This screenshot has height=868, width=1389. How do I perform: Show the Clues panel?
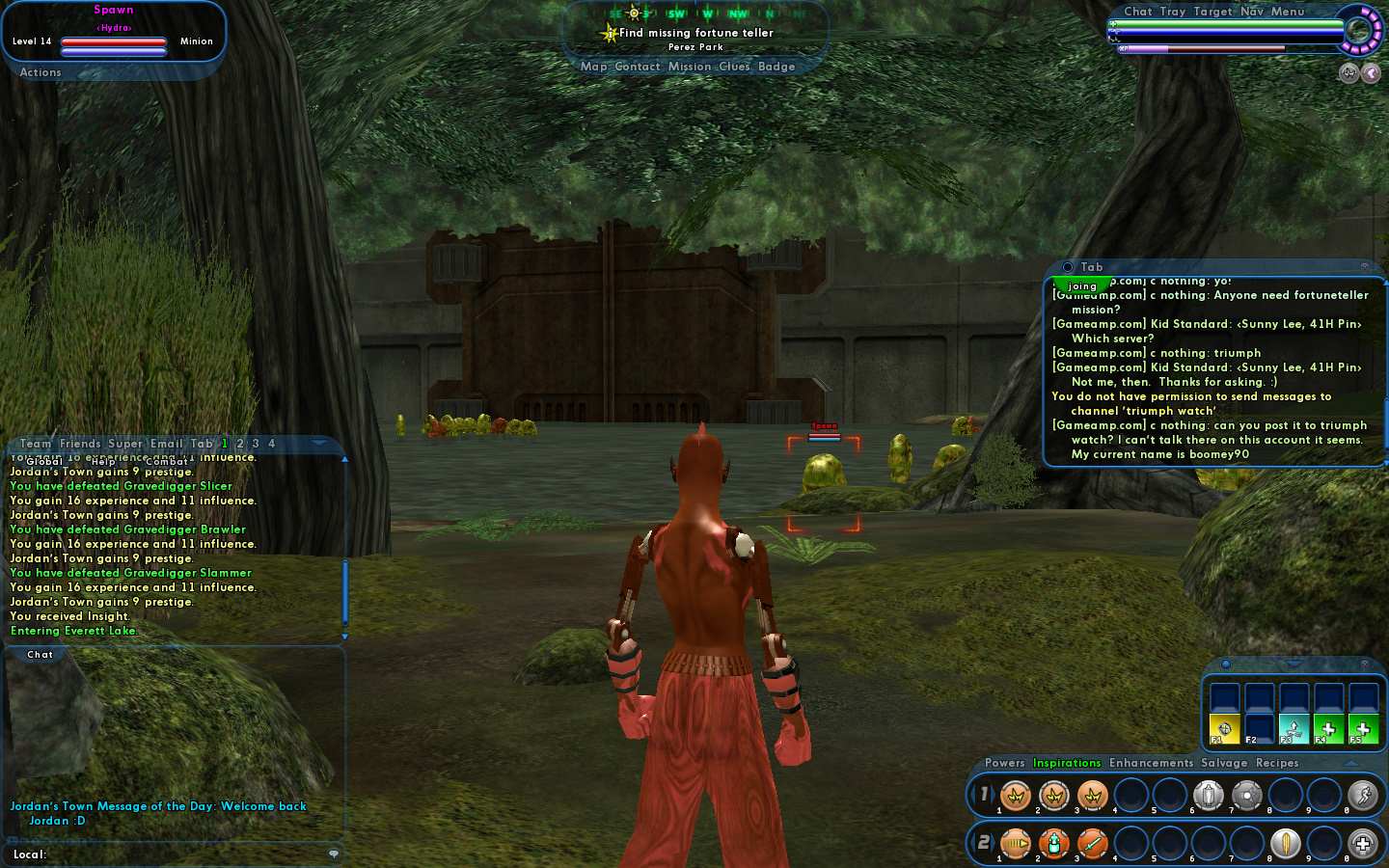click(x=734, y=67)
